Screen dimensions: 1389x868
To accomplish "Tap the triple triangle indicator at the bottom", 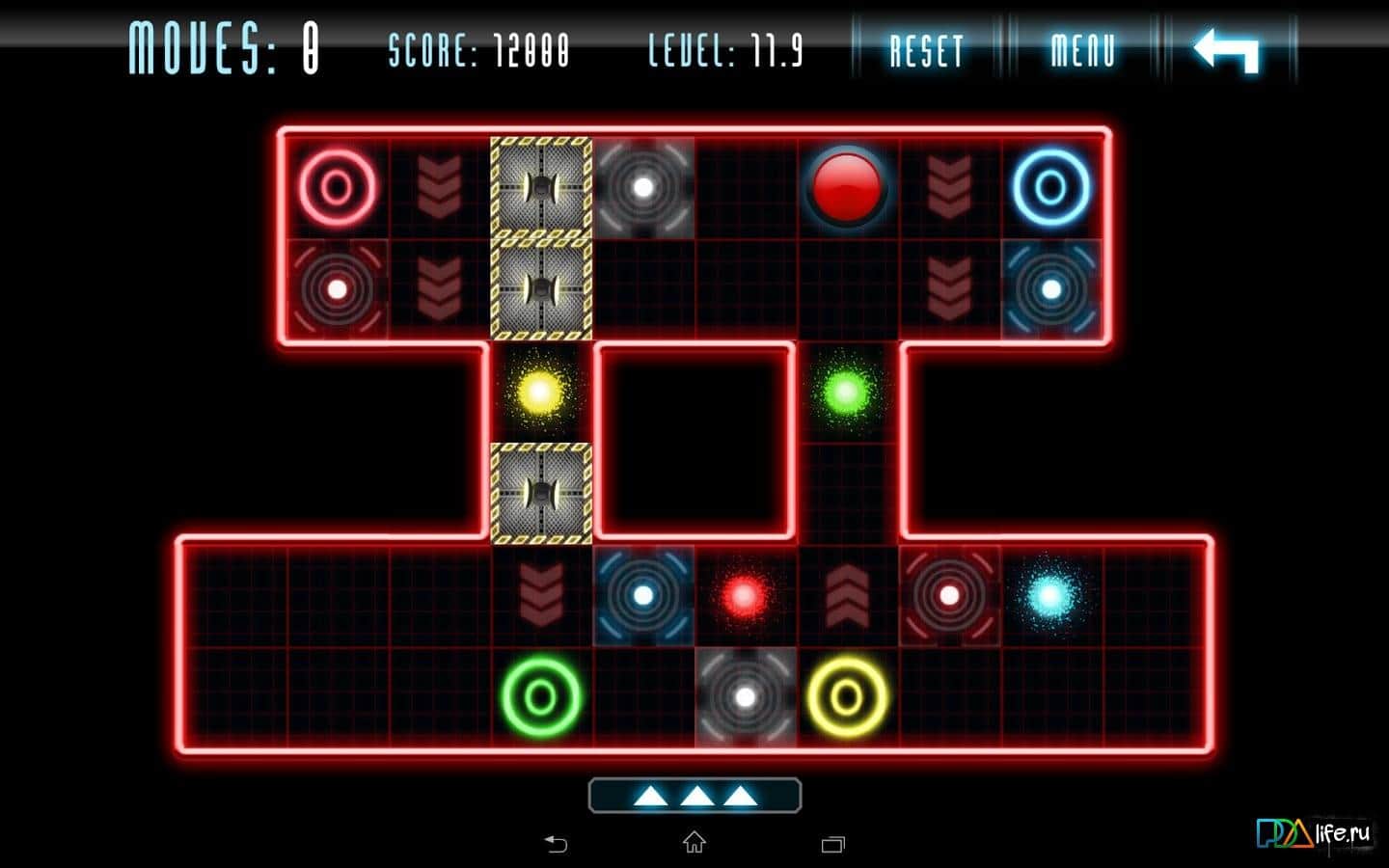I will 693,795.
